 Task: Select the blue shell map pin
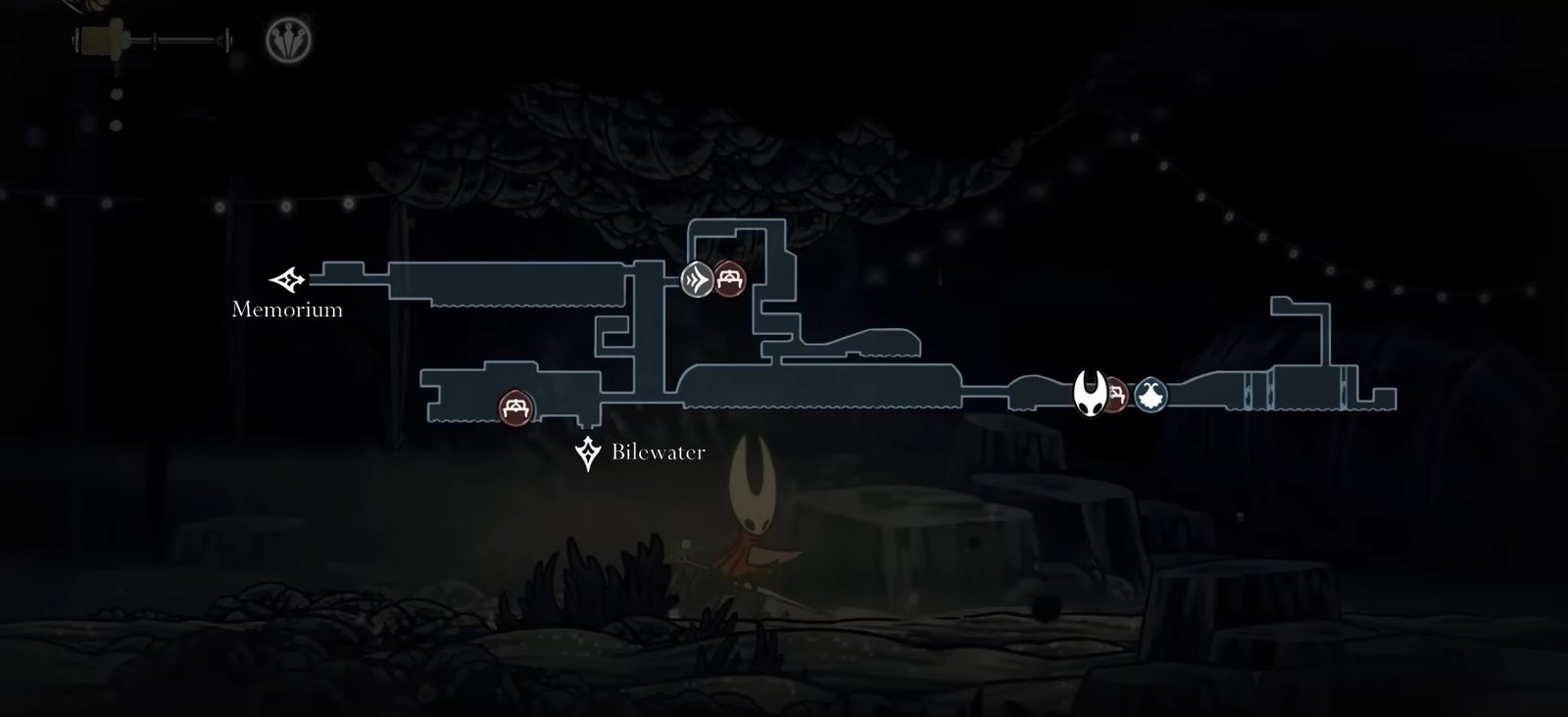click(x=1150, y=396)
